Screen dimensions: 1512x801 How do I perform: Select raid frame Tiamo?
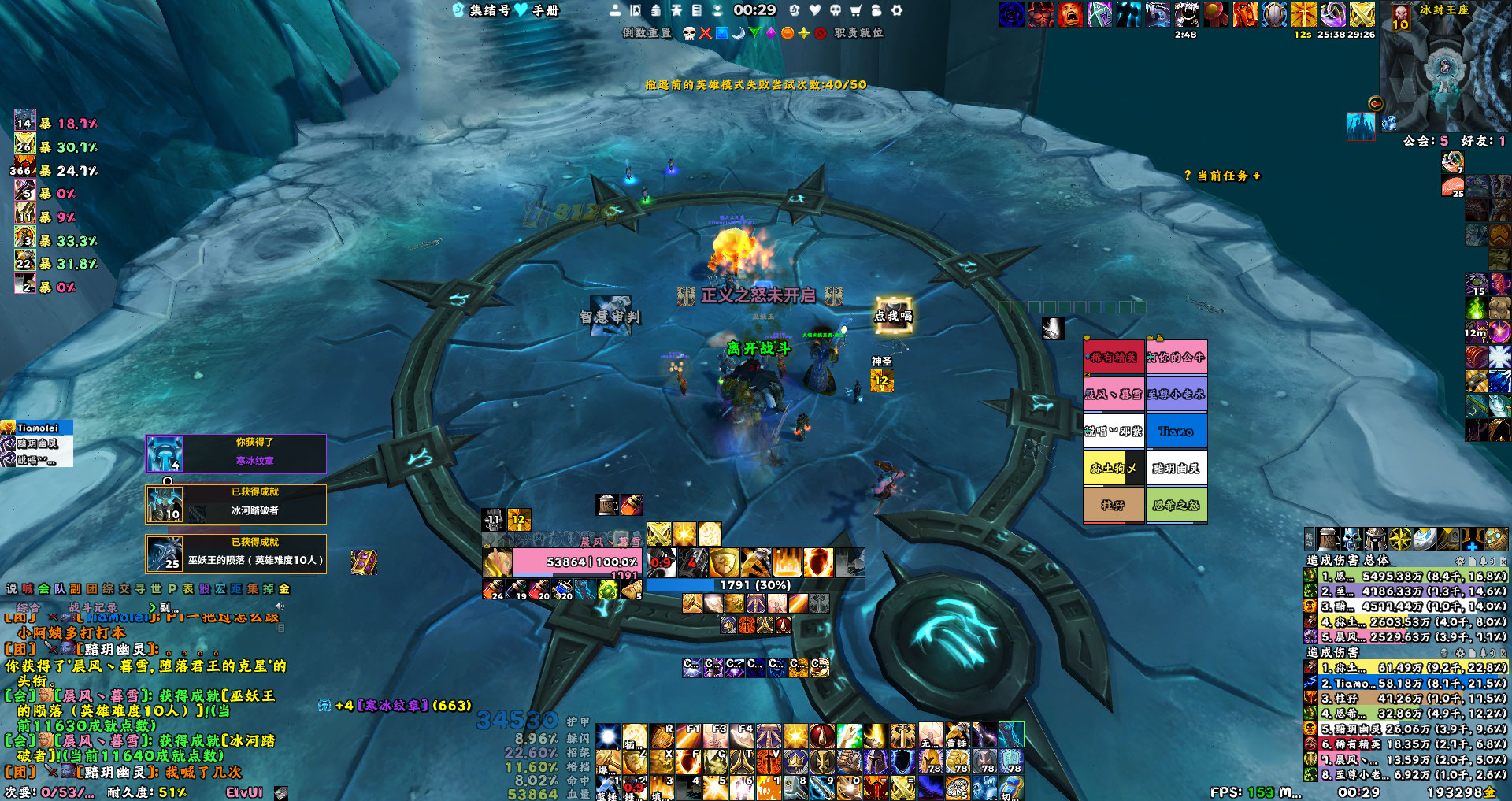1177,432
